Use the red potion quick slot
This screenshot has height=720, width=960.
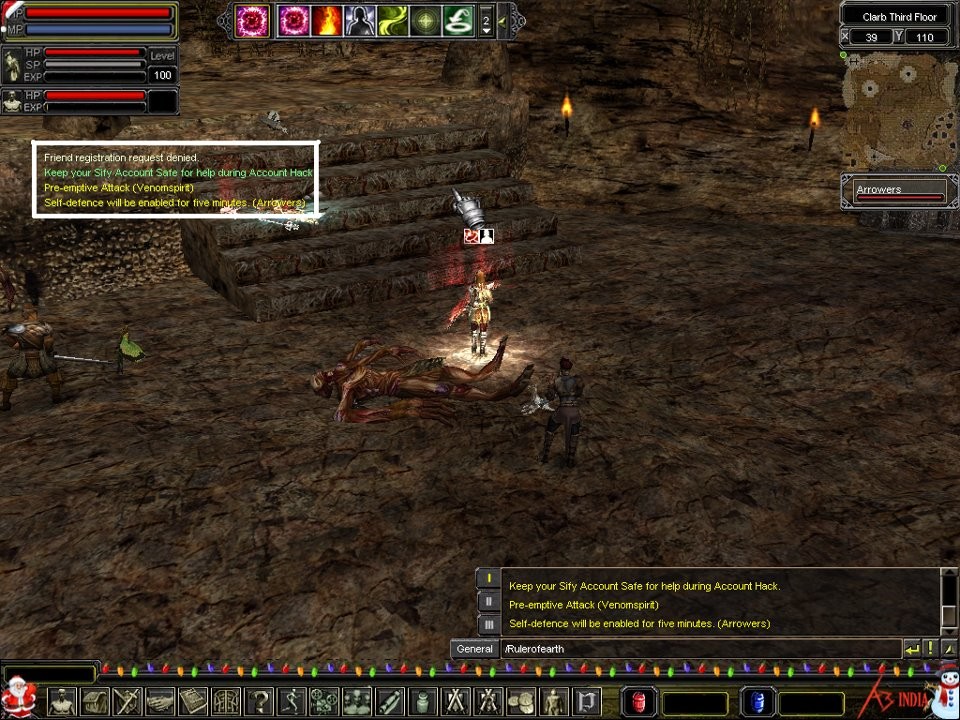[x=640, y=702]
